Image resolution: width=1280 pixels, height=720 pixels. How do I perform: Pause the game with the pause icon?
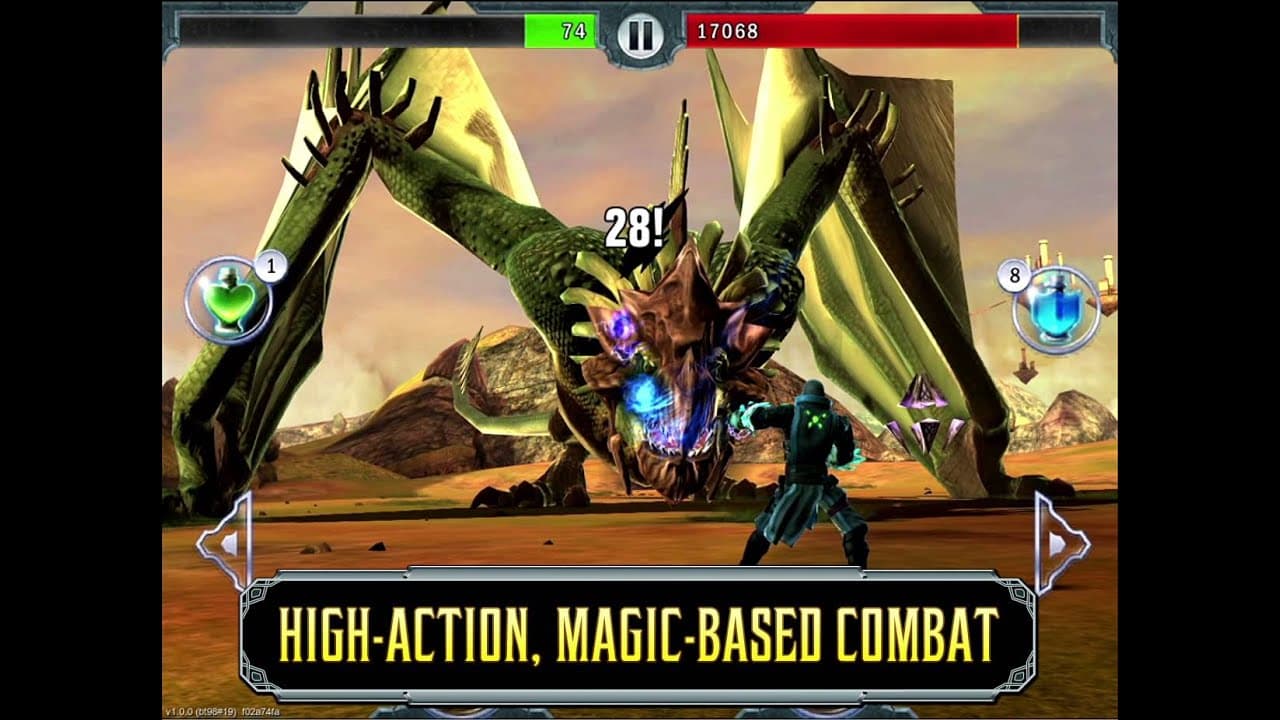[x=640, y=33]
